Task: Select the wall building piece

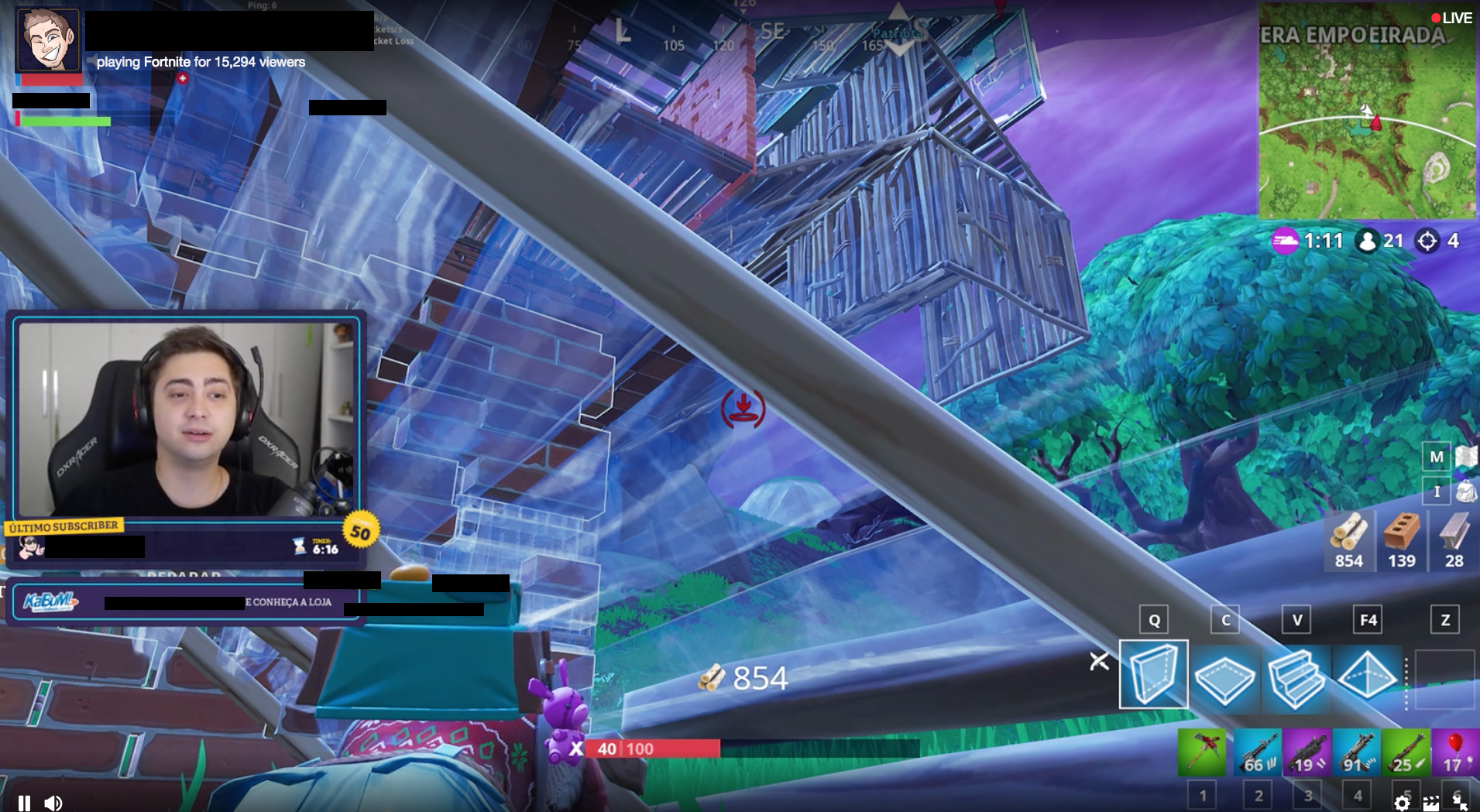Action: click(x=1153, y=674)
